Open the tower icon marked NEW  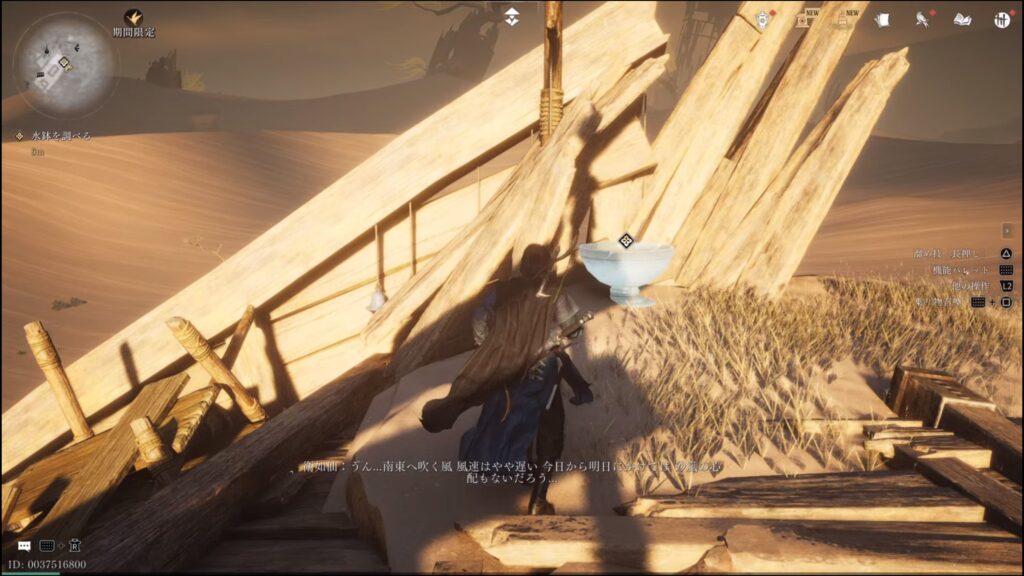(843, 19)
